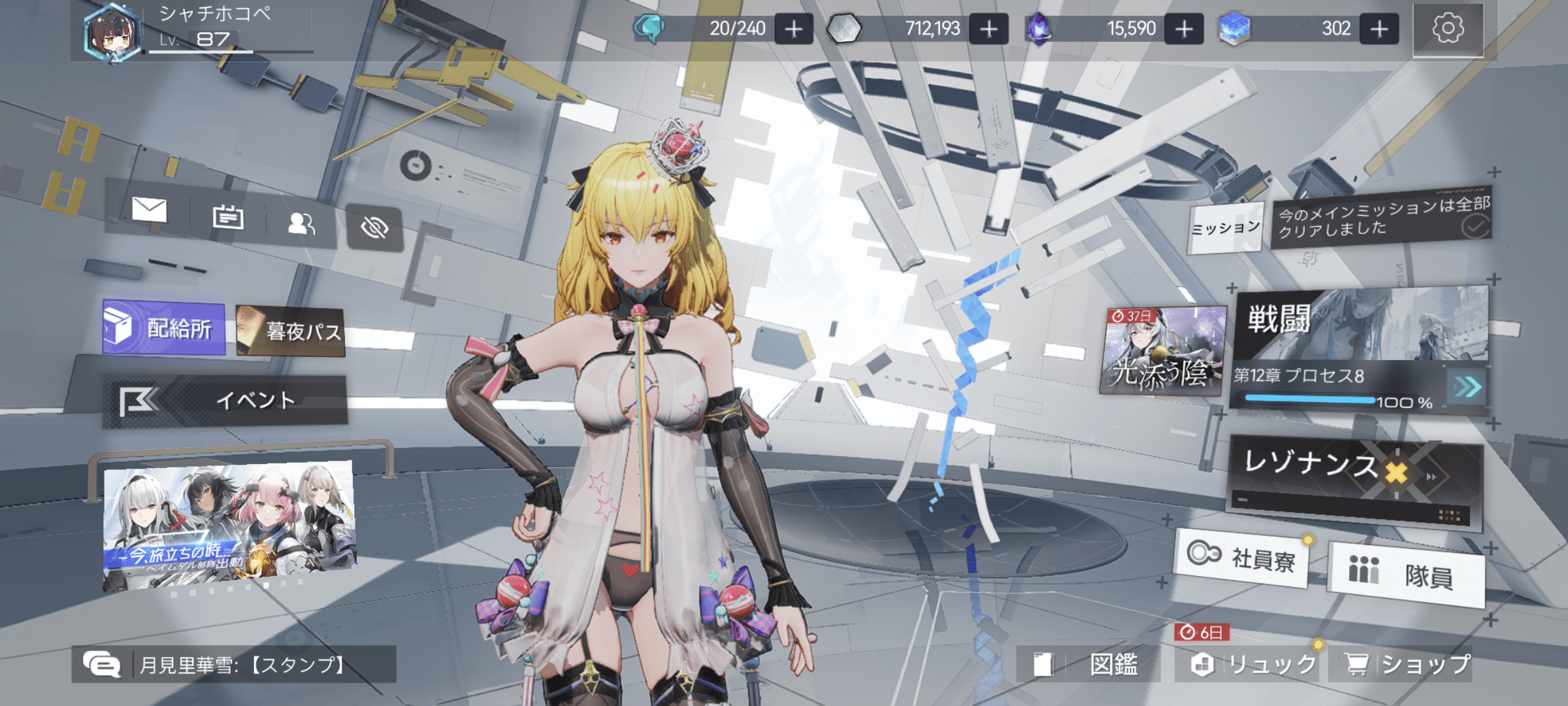1568x706 pixels.
Task: Open the 配給所 supply station
Action: (x=164, y=328)
